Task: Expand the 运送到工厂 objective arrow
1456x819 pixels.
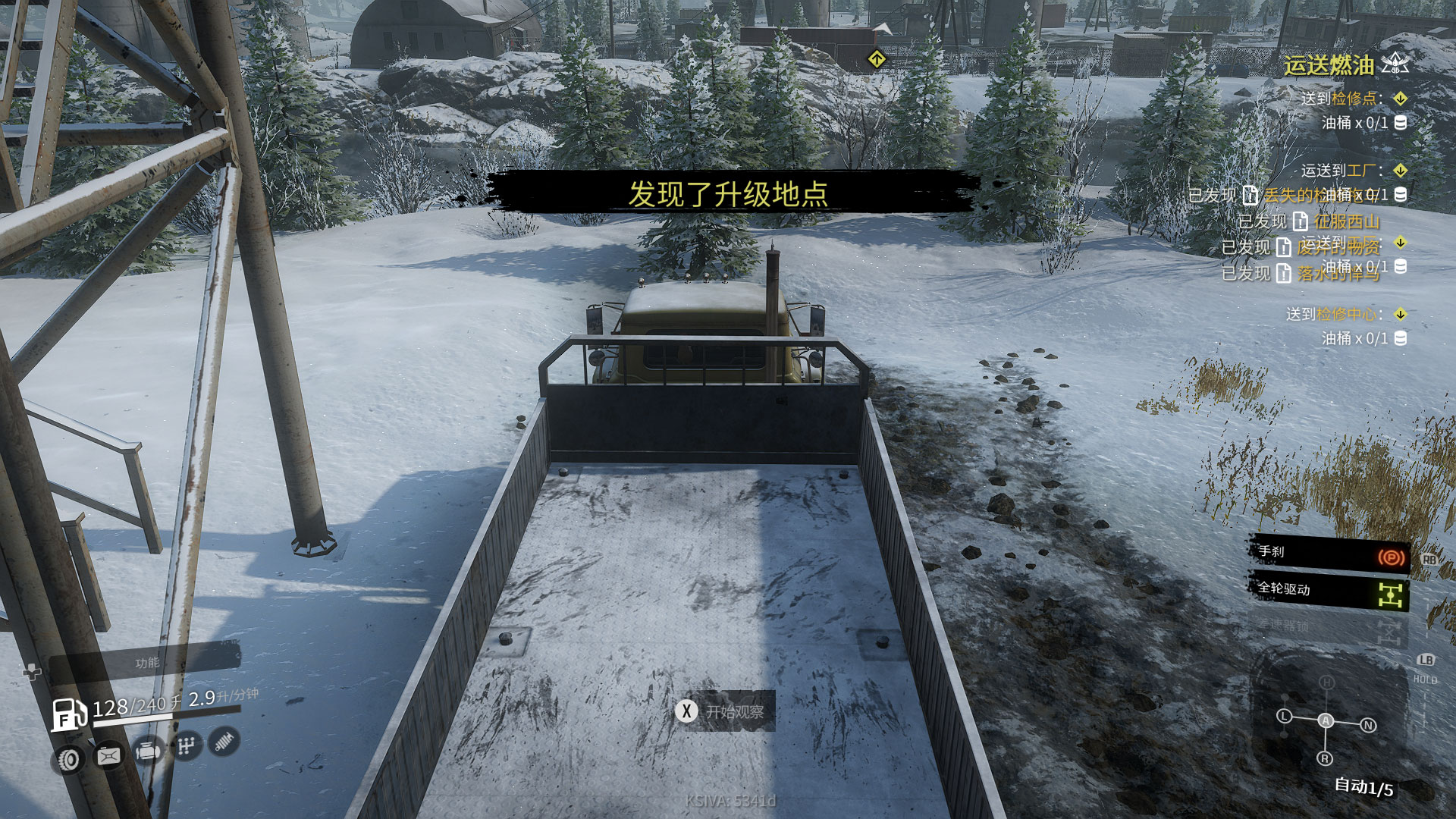Action: click(1401, 170)
